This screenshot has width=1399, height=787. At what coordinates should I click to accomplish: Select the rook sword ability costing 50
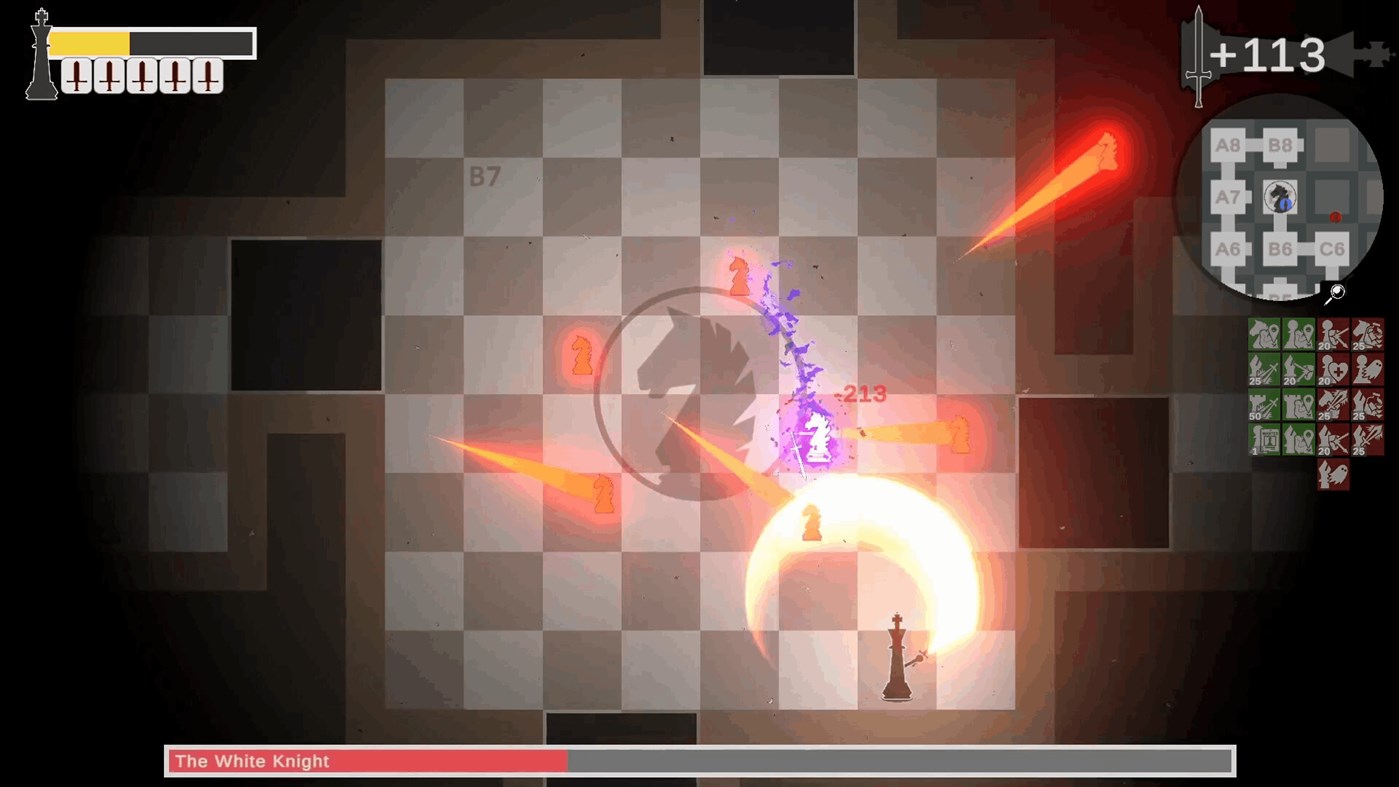coord(1263,405)
